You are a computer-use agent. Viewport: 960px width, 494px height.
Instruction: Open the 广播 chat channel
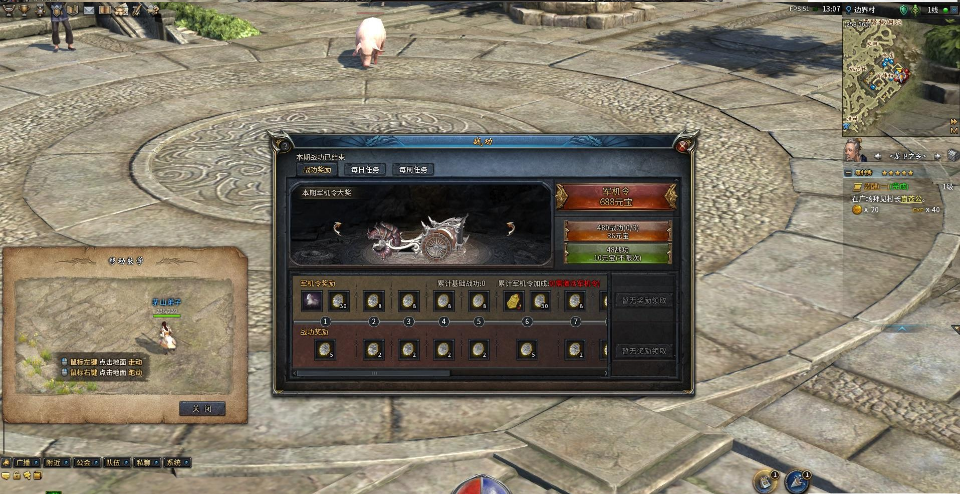pyautogui.click(x=22, y=463)
